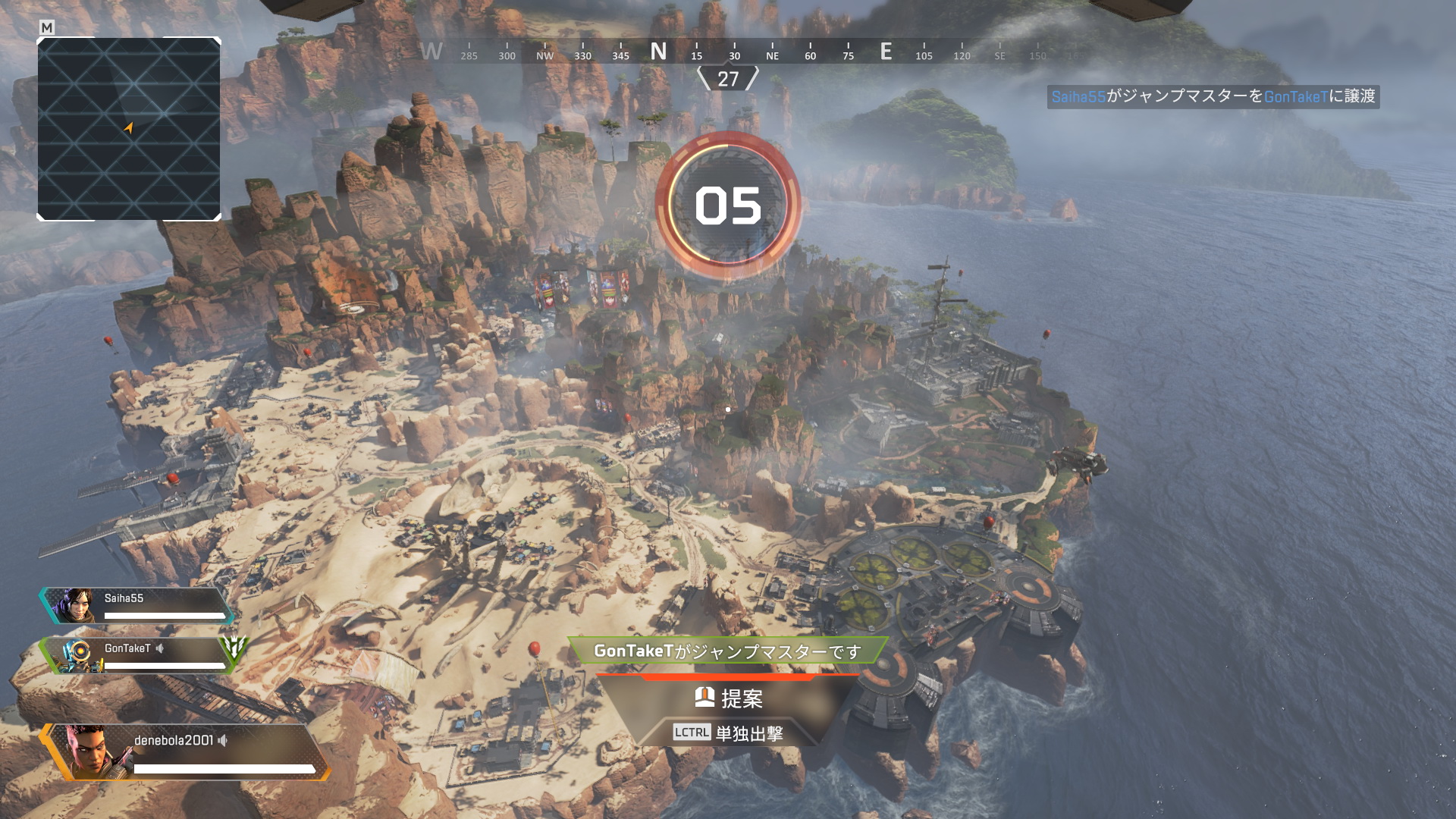This screenshot has width=1456, height=819.
Task: Click the 提案 suggest-location prompt
Action: (729, 698)
